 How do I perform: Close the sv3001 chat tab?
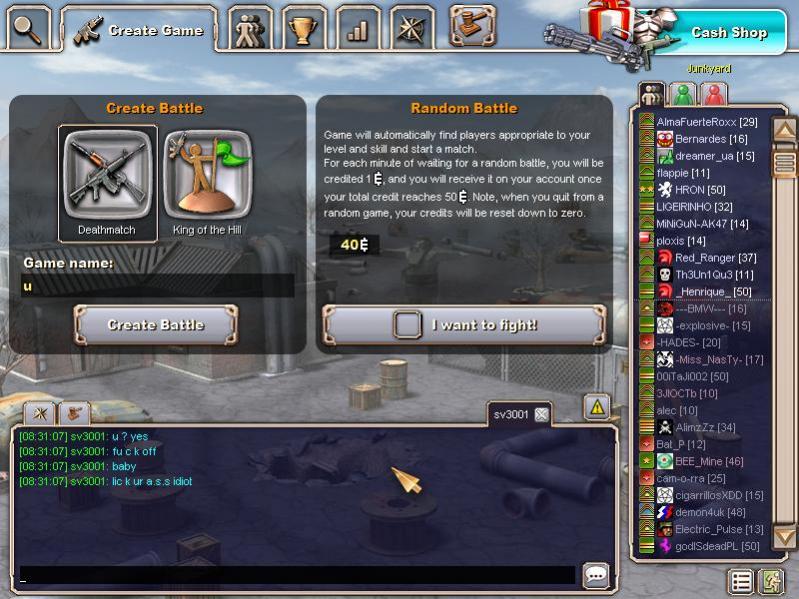click(x=541, y=414)
